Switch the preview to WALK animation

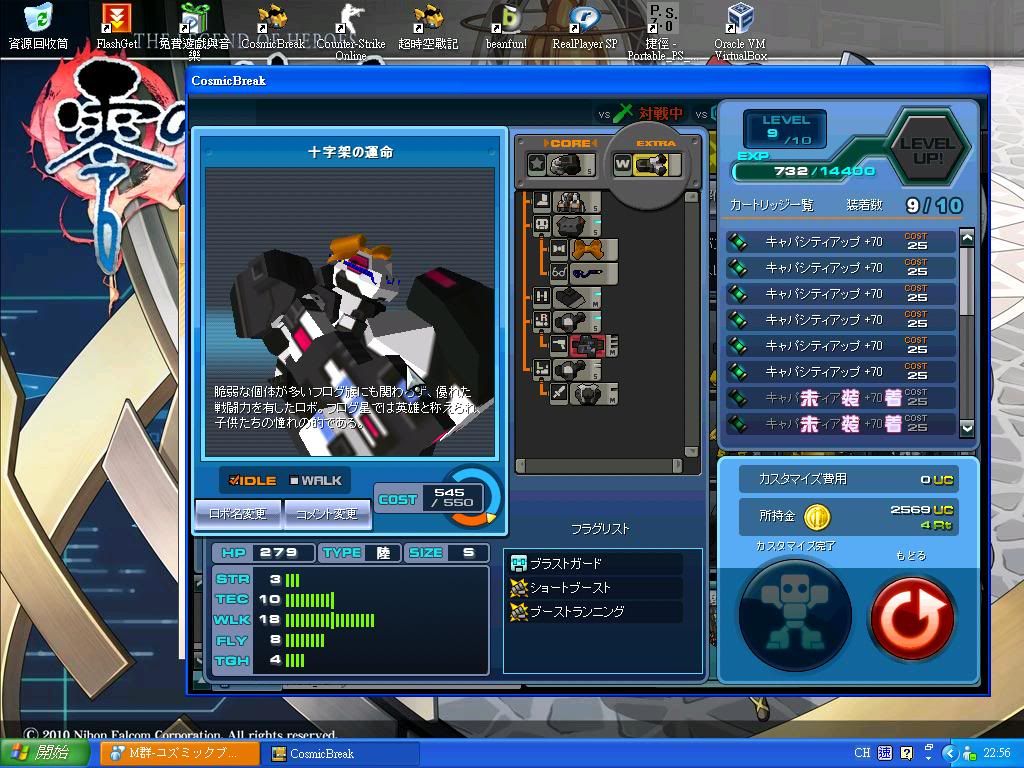294,480
